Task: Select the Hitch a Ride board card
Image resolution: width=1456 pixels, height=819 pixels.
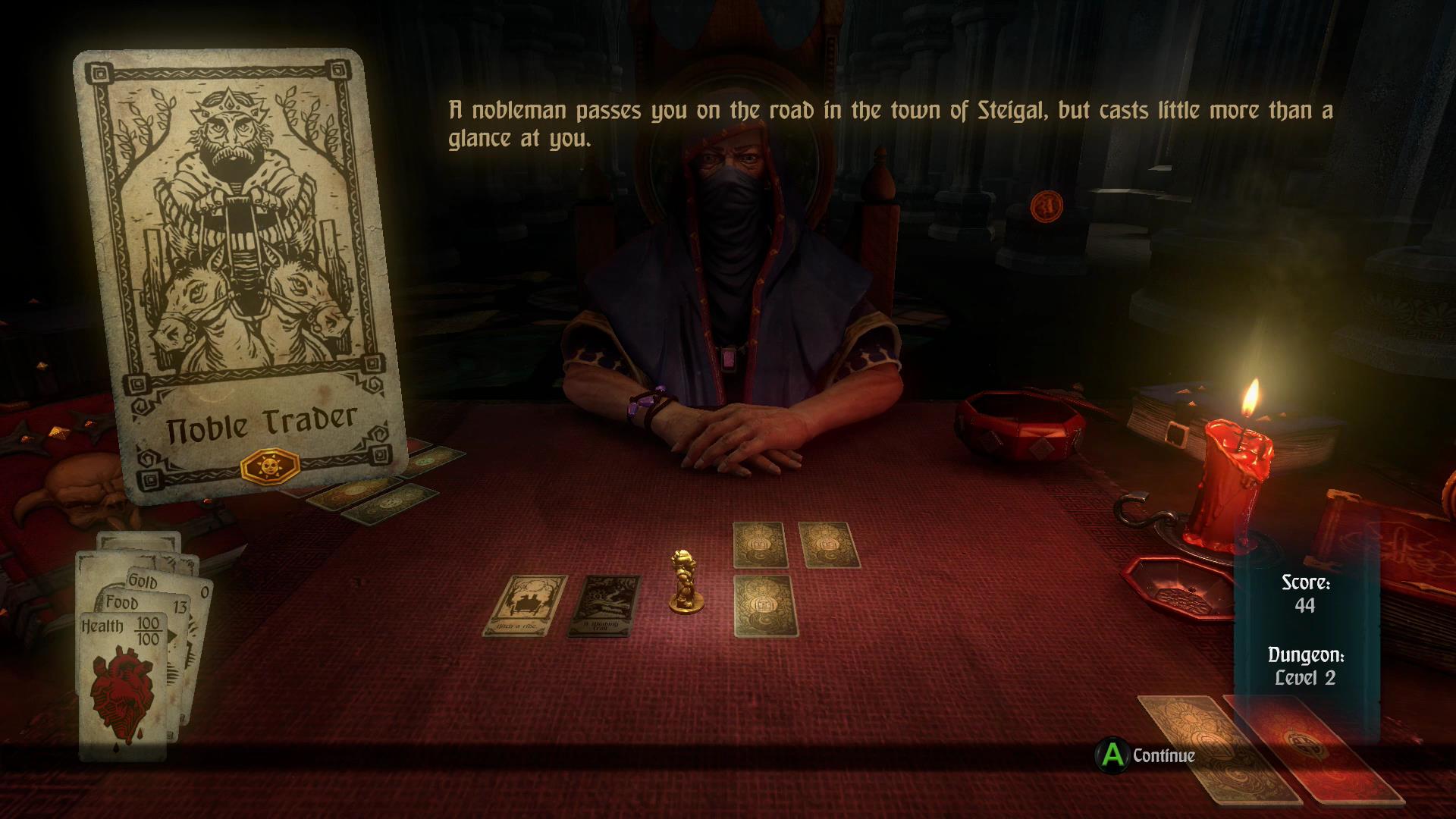Action: 525,604
